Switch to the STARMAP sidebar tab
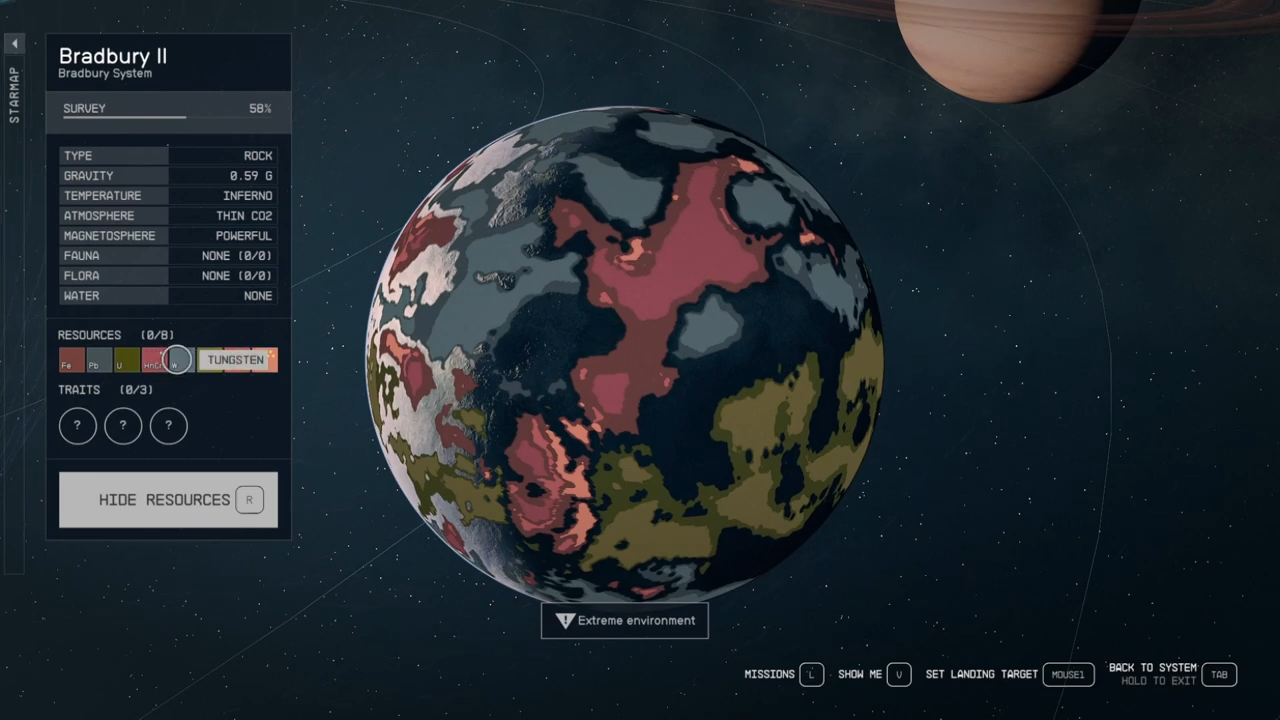Image resolution: width=1280 pixels, height=720 pixels. tap(14, 95)
